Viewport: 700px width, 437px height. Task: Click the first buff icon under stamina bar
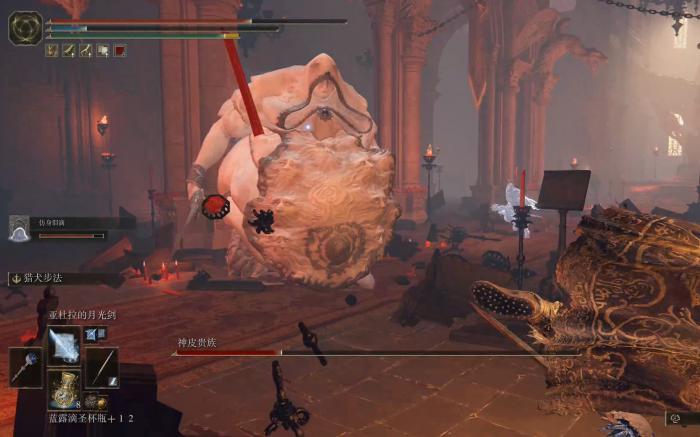point(52,50)
